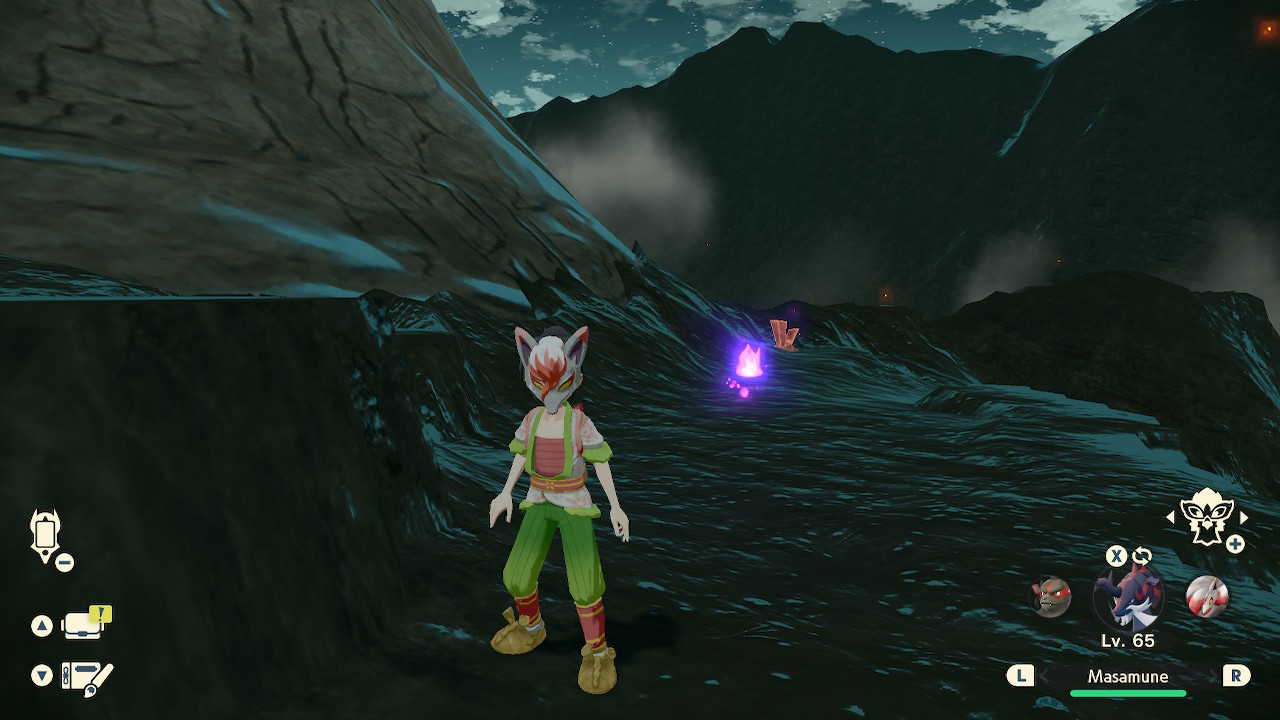
Task: Open the Arc Phone map icon
Action: pyautogui.click(x=46, y=534)
